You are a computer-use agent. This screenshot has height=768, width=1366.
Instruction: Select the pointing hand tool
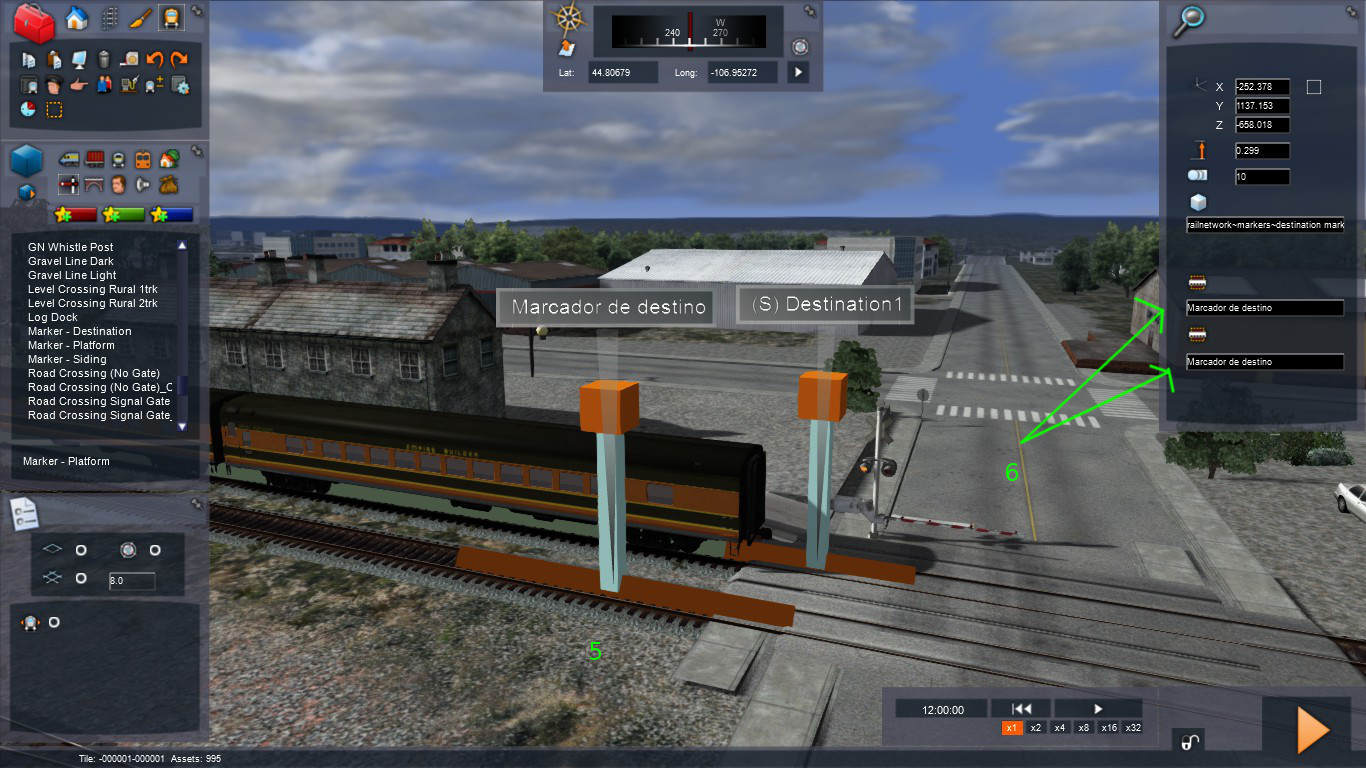(x=79, y=85)
